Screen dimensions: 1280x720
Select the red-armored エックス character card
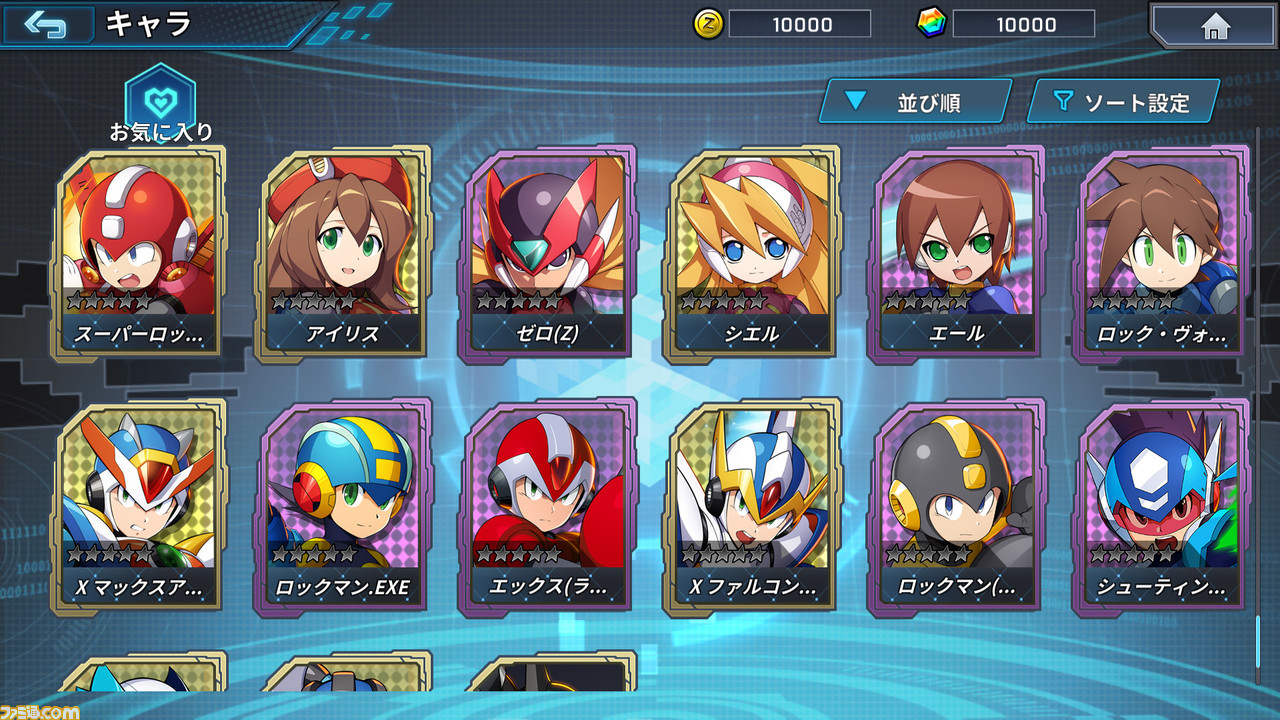point(548,508)
